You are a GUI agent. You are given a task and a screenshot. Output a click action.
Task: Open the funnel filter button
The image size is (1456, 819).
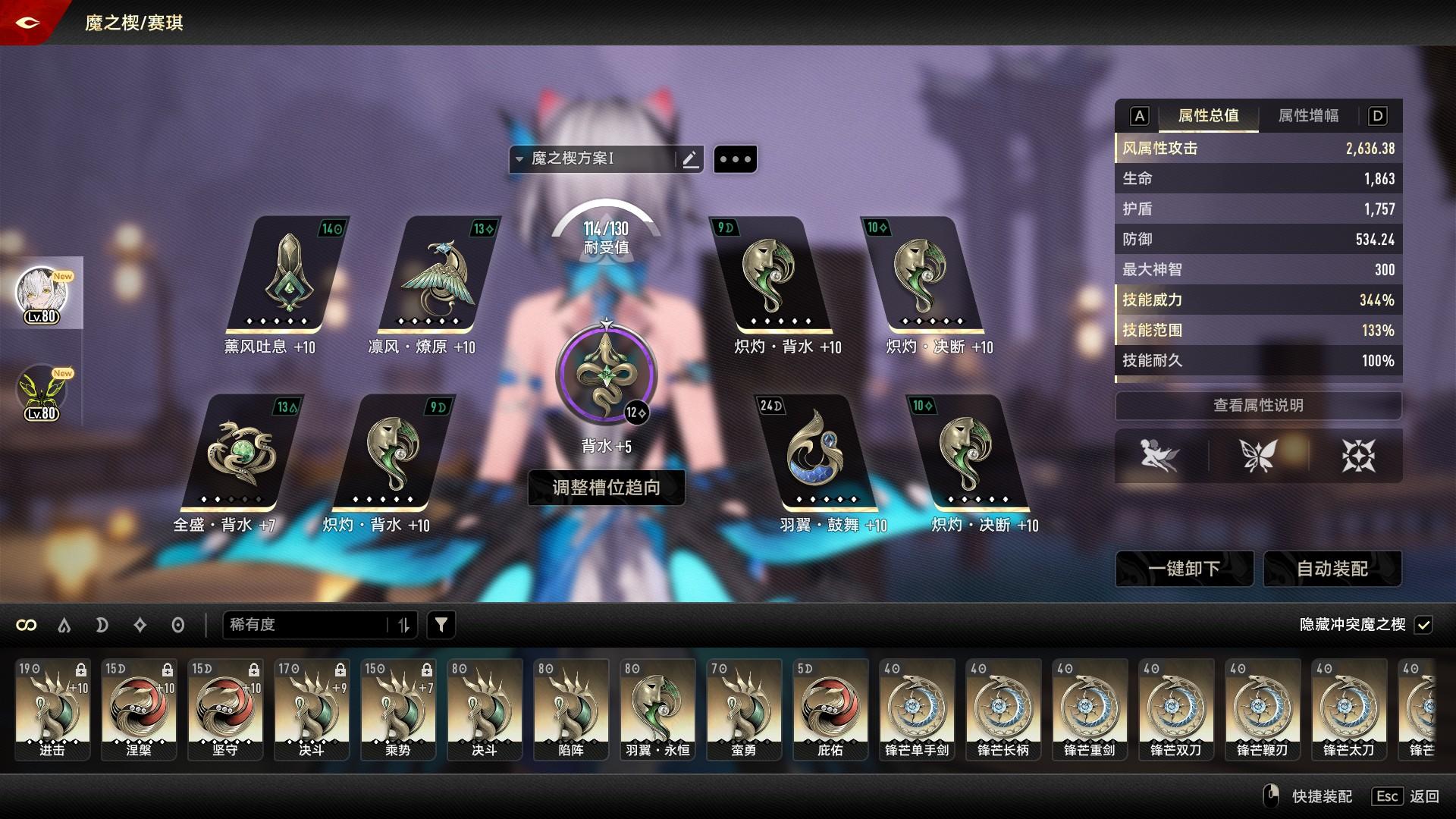(x=441, y=625)
